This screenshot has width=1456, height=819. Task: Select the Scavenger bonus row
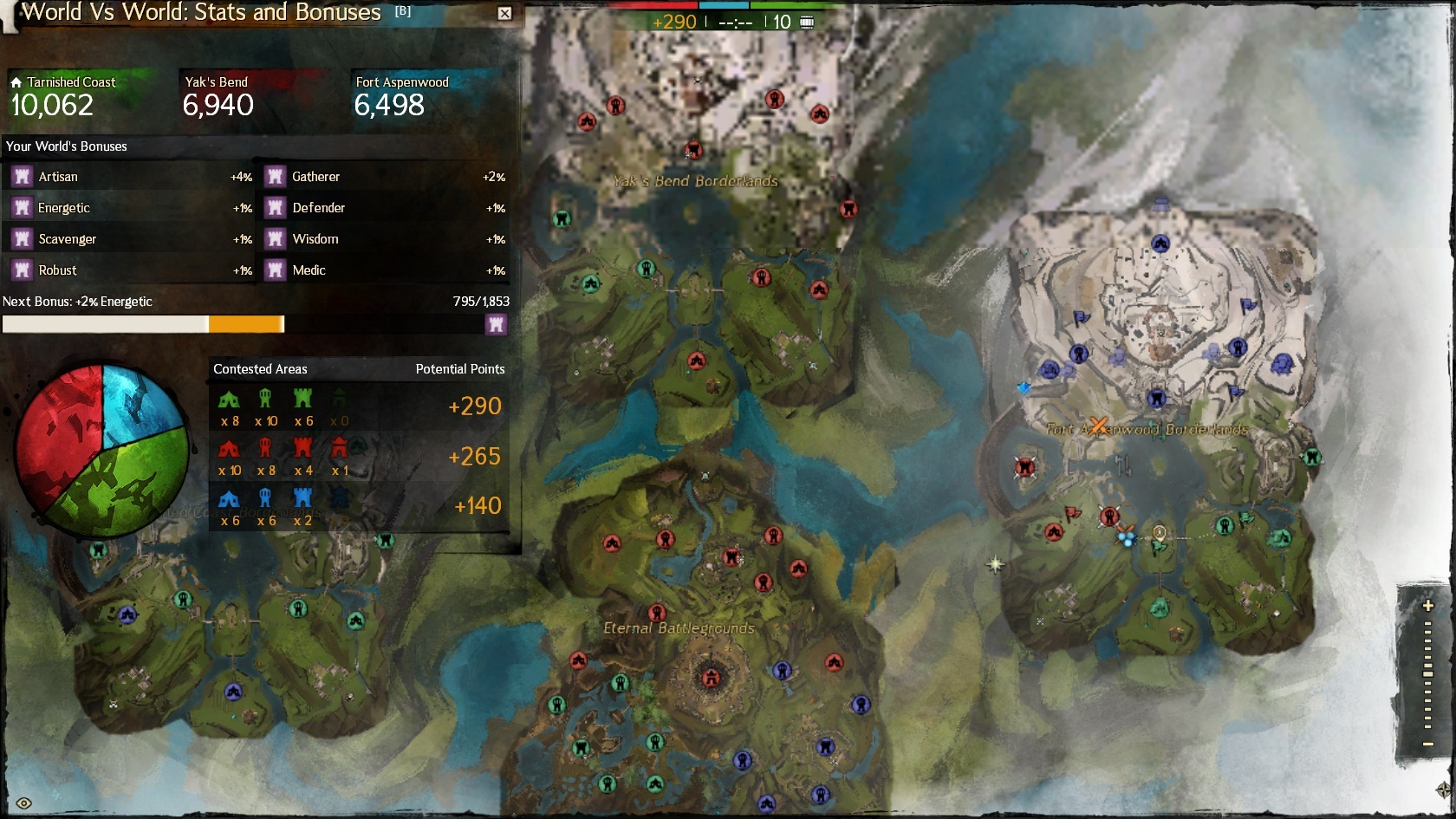[130, 239]
